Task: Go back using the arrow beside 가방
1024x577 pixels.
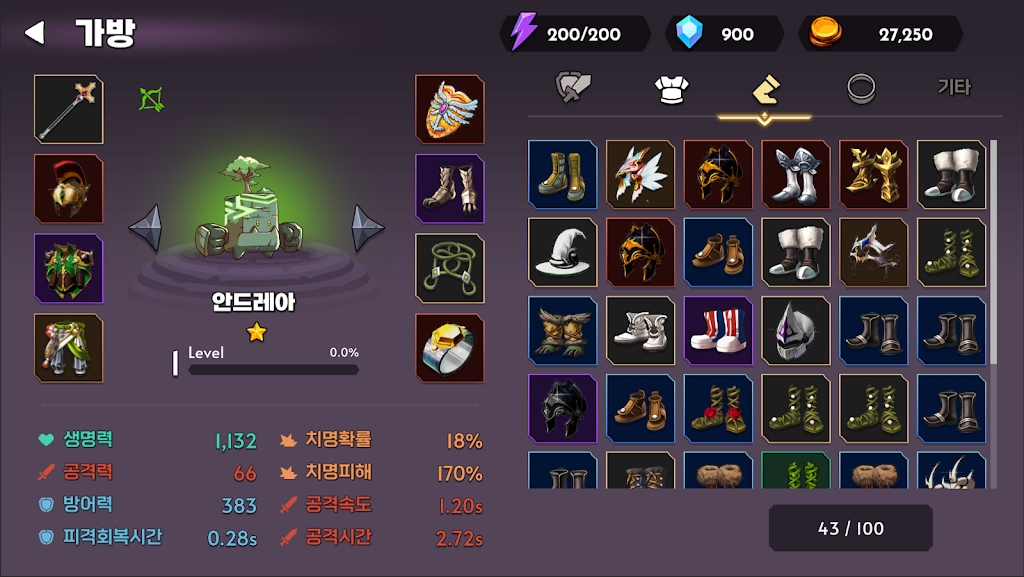Action: 34,33
